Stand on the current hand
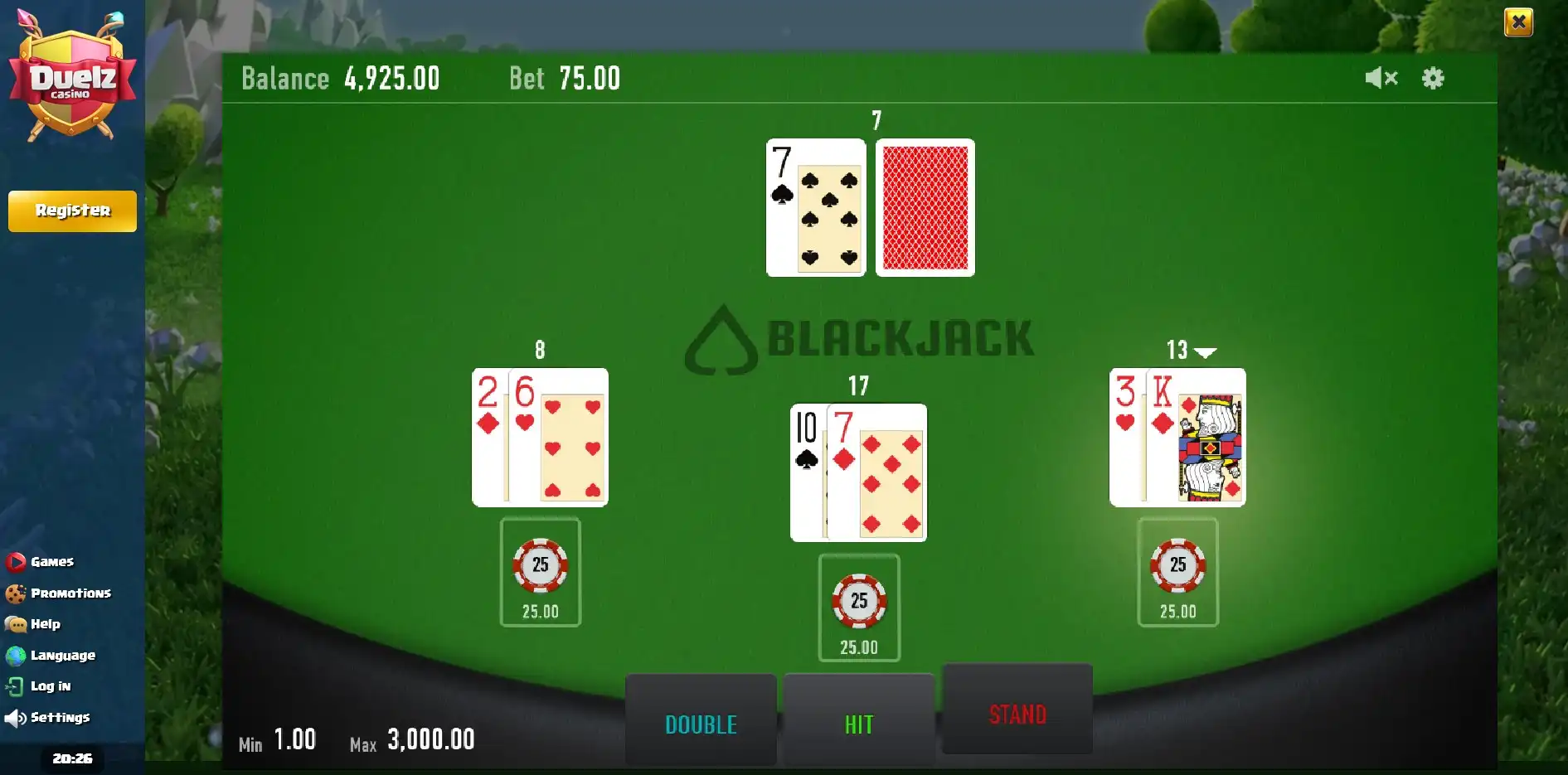1568x775 pixels. coord(1017,713)
